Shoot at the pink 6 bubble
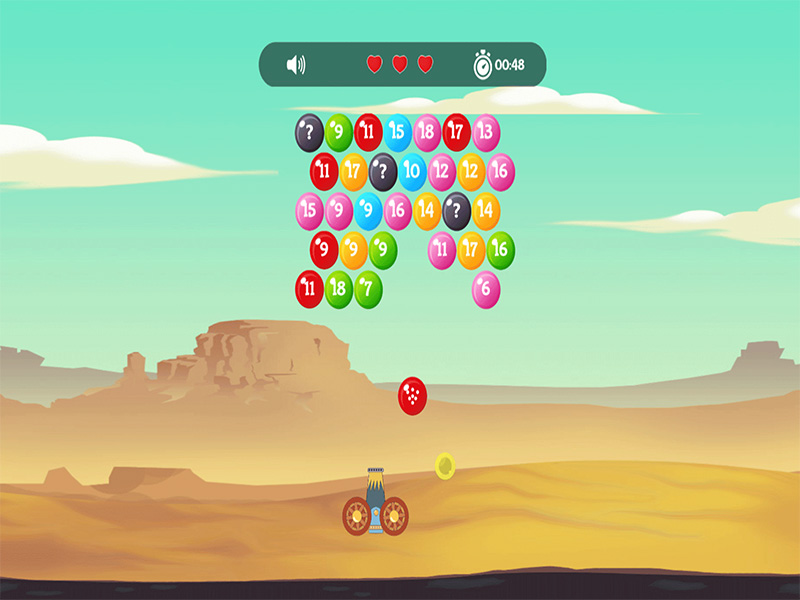This screenshot has height=600, width=800. 486,290
